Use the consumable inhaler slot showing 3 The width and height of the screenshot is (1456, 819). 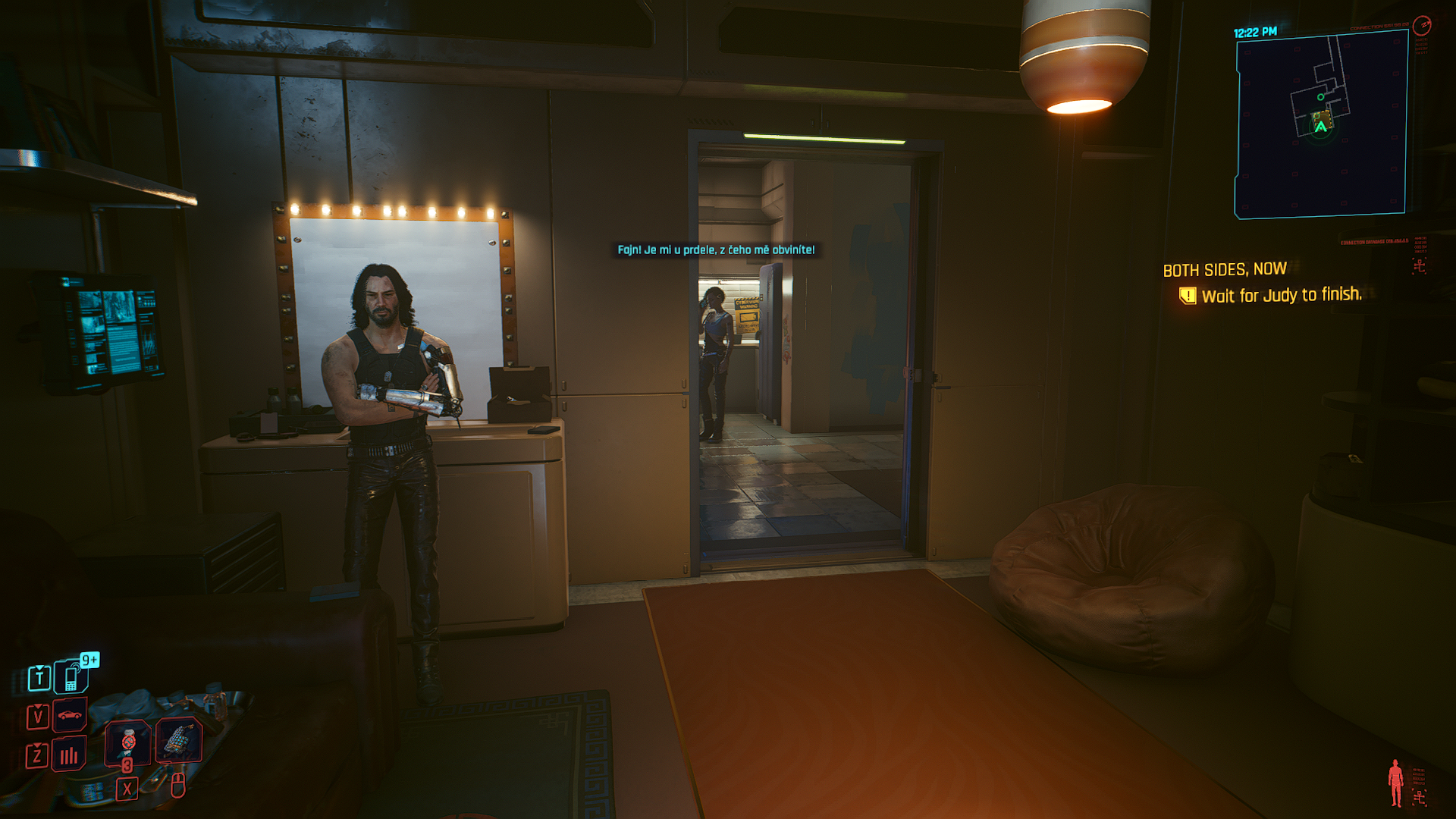tap(127, 741)
